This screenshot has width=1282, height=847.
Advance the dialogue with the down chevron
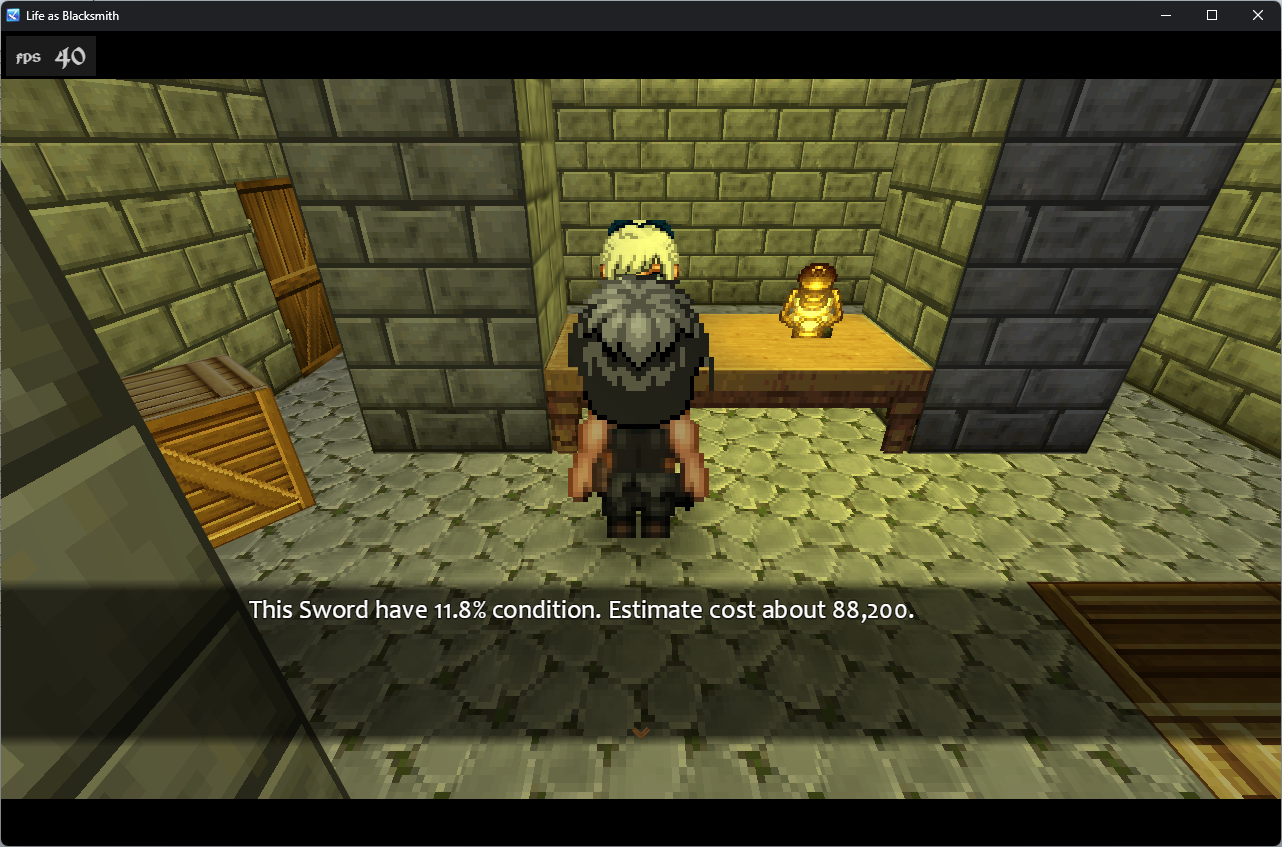coord(640,731)
